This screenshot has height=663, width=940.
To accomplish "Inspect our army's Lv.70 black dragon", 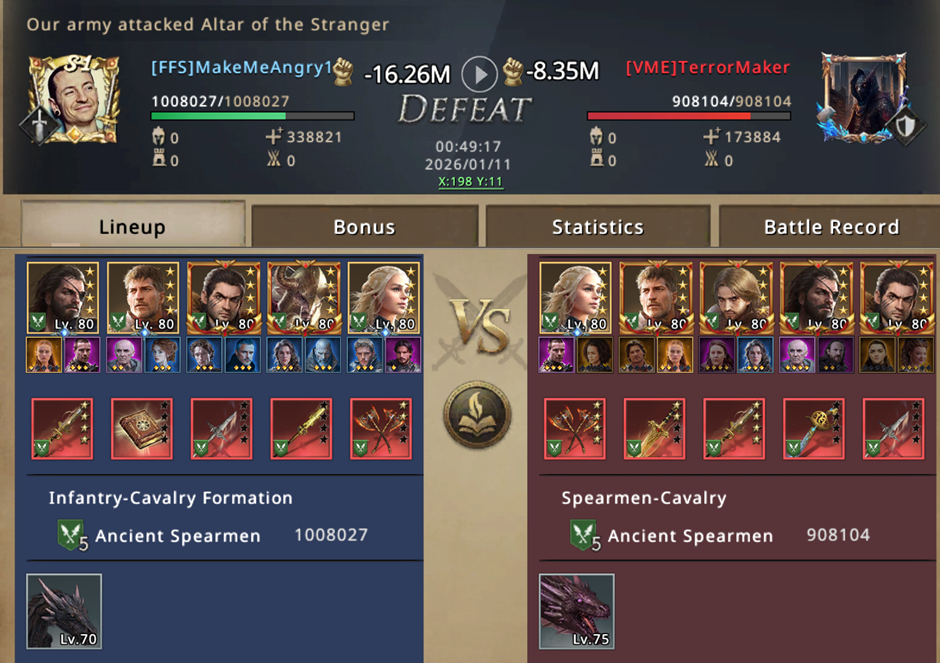I will [64, 611].
